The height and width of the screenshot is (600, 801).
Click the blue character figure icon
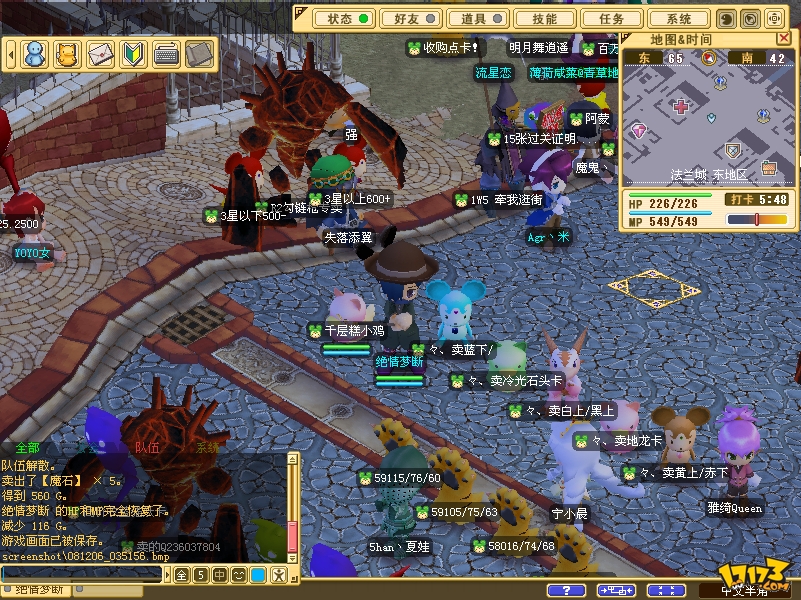(x=35, y=54)
